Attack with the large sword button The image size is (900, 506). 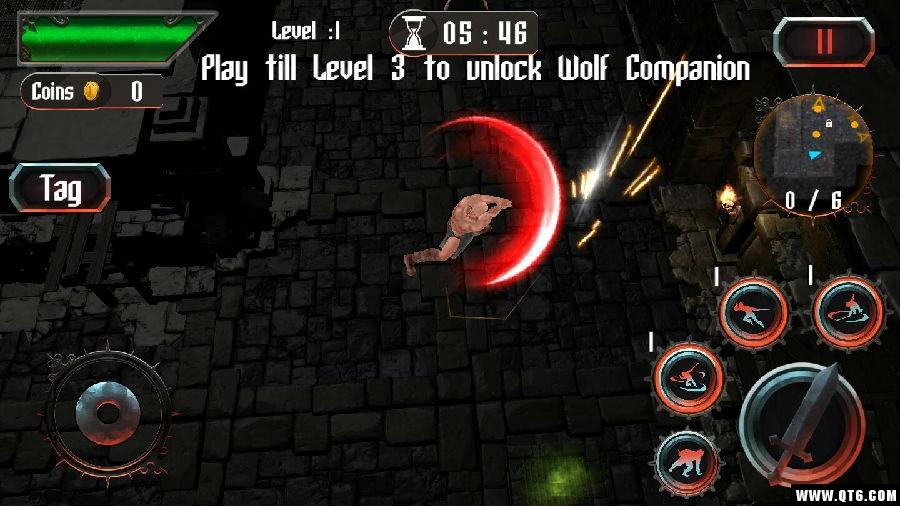pos(801,421)
